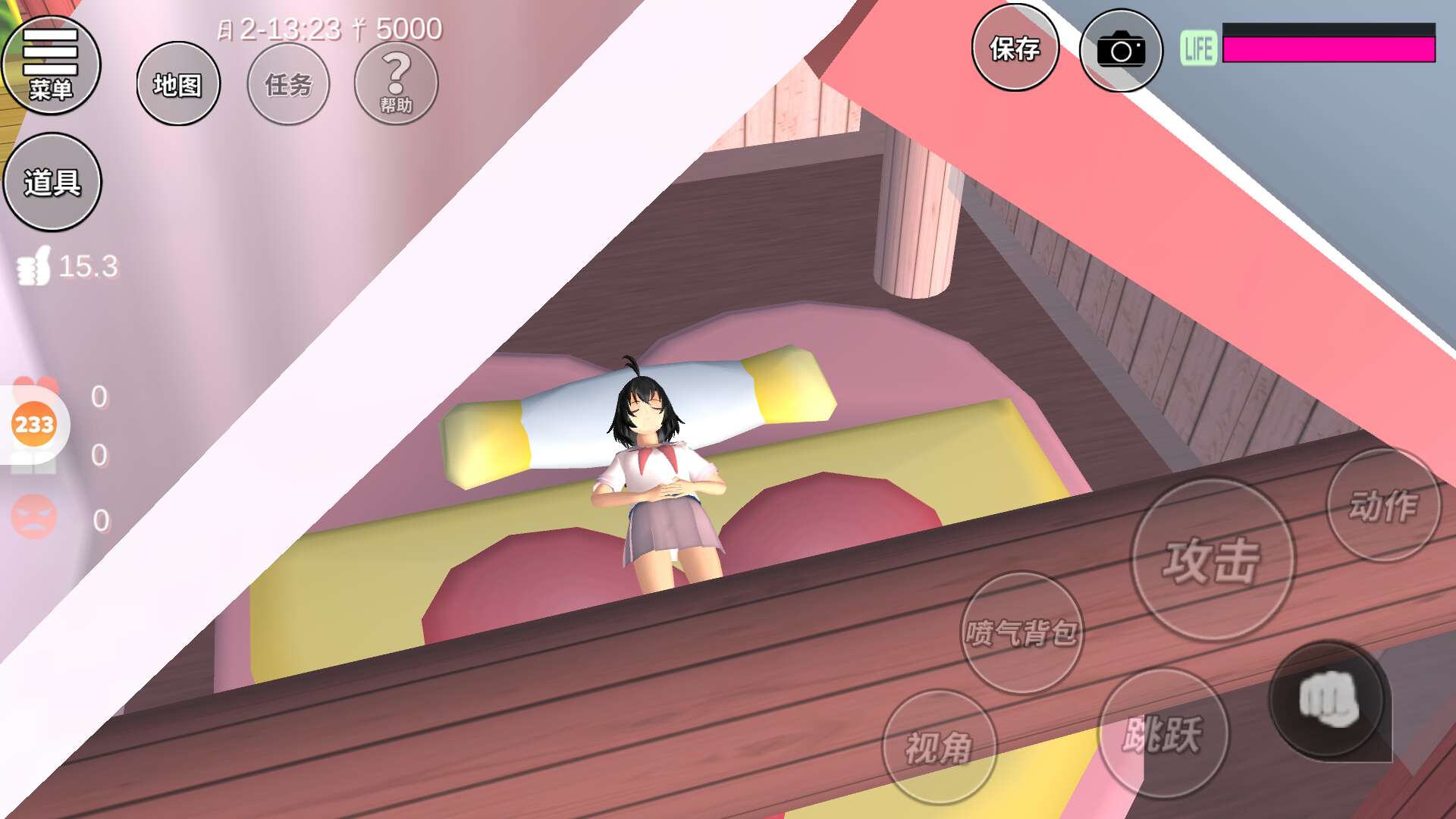The image size is (1456, 819).
Task: Open the 地图 map button
Action: coord(178,84)
